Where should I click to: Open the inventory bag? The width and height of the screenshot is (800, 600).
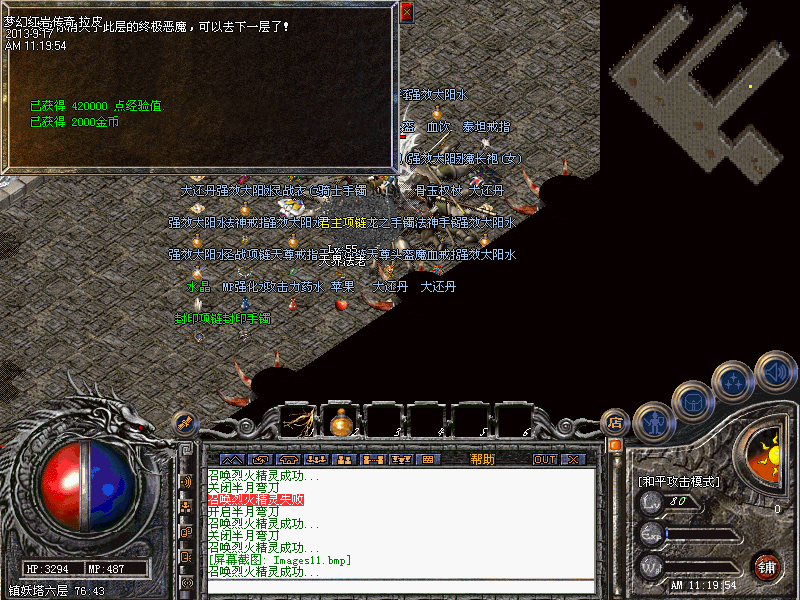tap(692, 400)
